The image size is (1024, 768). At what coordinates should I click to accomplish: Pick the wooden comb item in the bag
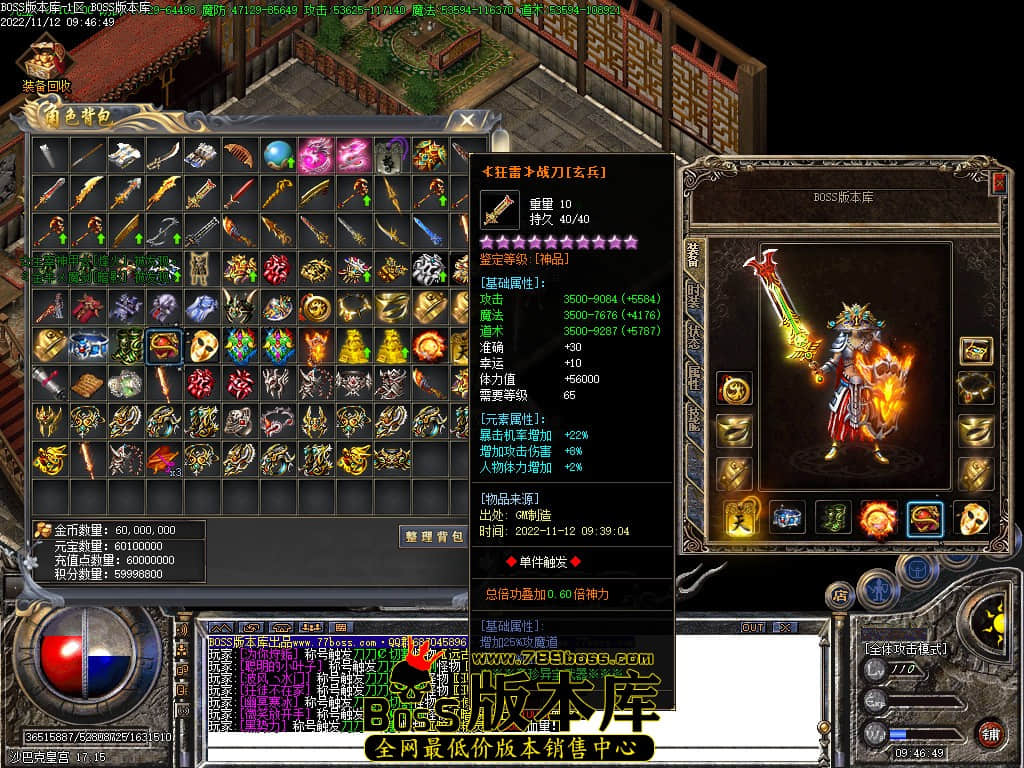[x=238, y=155]
